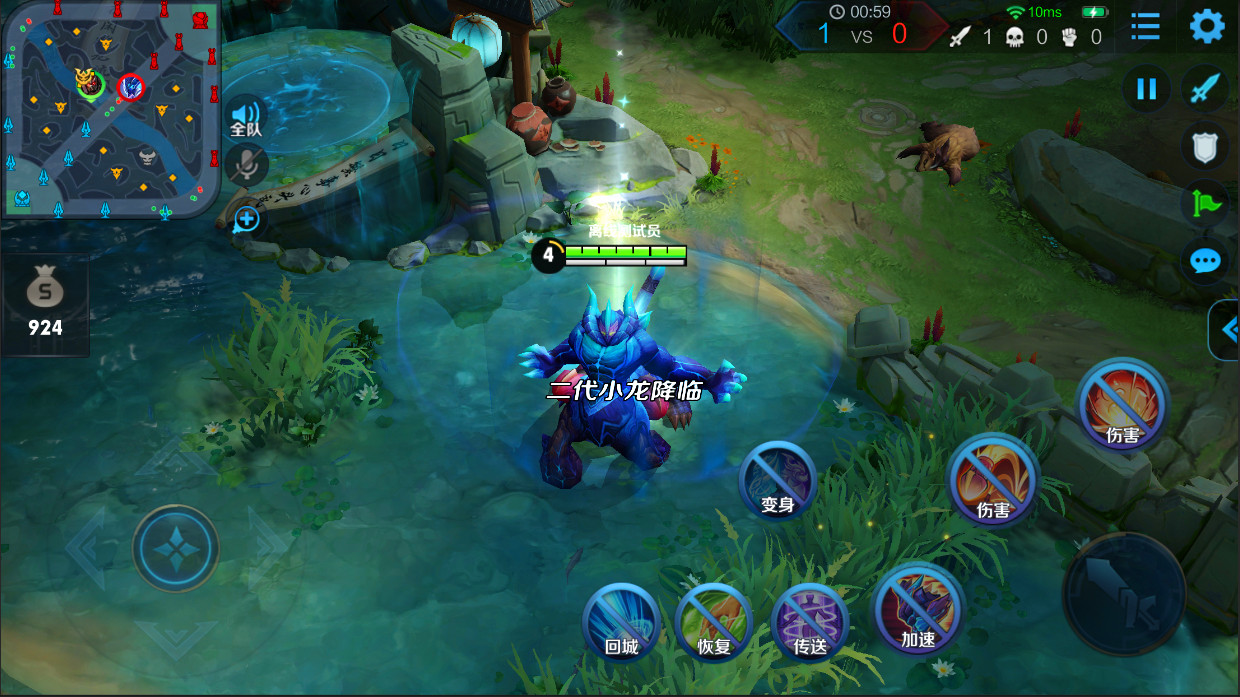Pause the match
Viewport: 1240px width, 697px height.
(1146, 89)
